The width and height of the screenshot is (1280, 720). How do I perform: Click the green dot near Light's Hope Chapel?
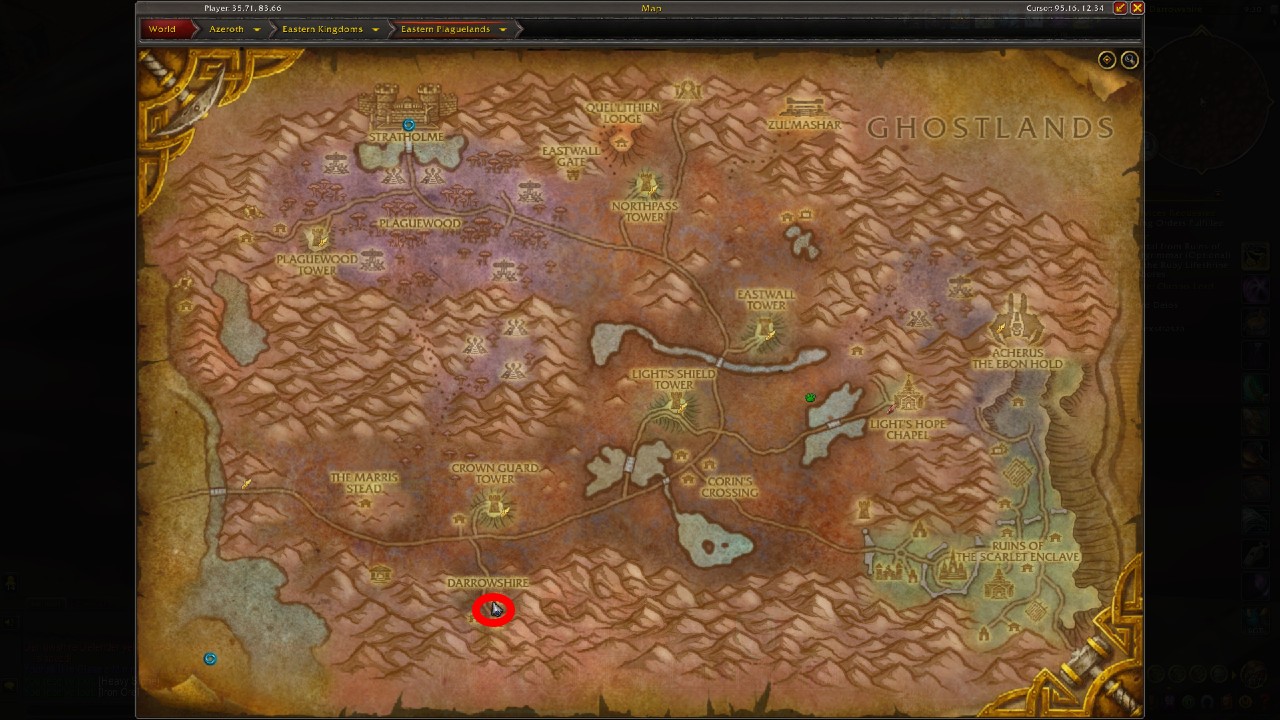coord(811,397)
